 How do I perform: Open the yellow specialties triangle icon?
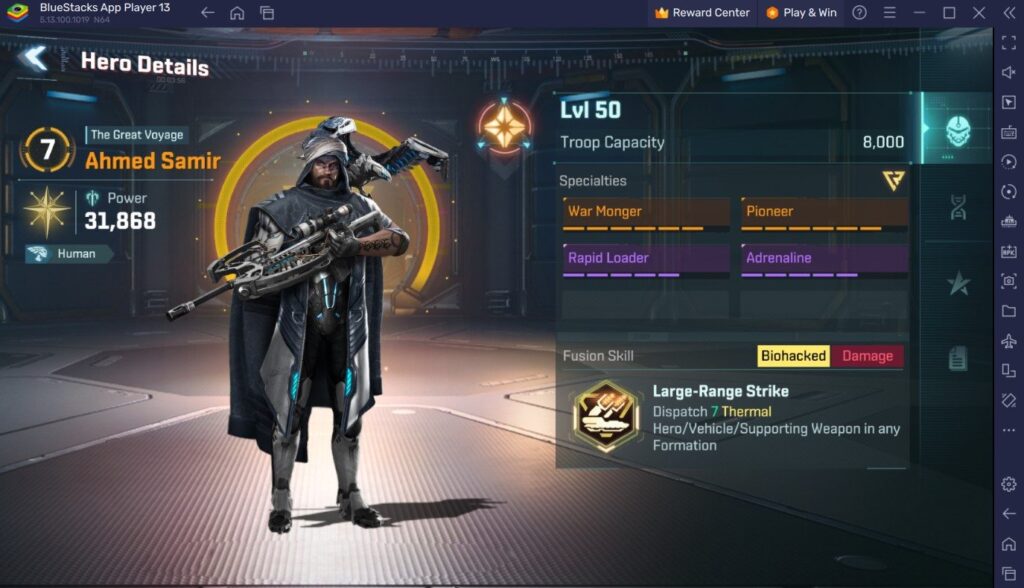point(893,180)
